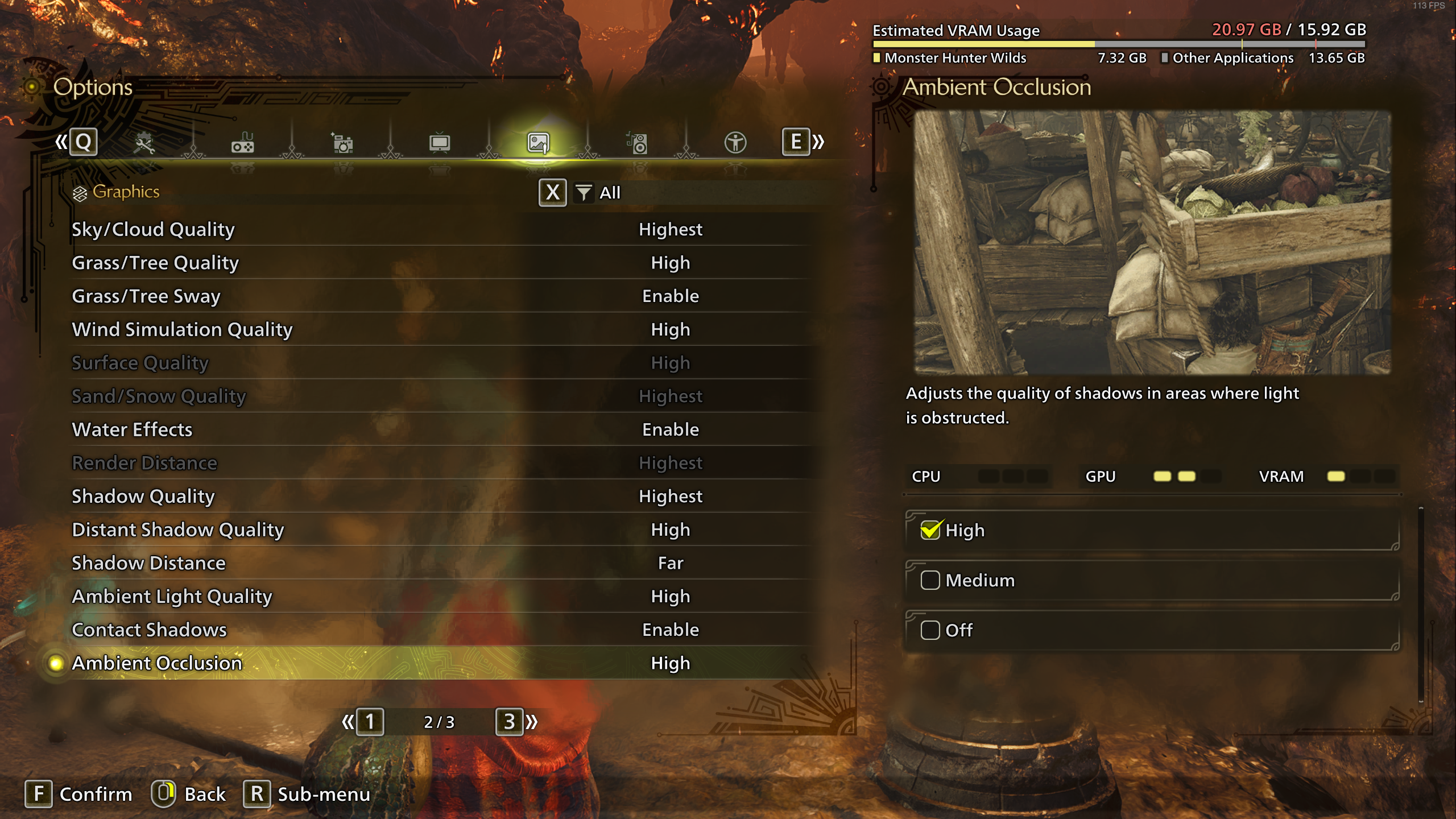This screenshot has height=819, width=1456.
Task: Switch to the game controller settings tab
Action: point(243,143)
